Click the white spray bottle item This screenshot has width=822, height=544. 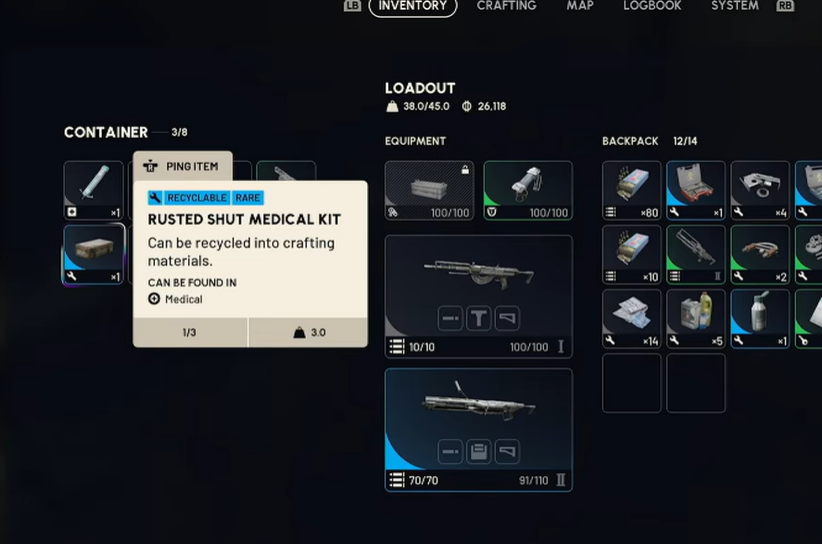click(x=760, y=318)
